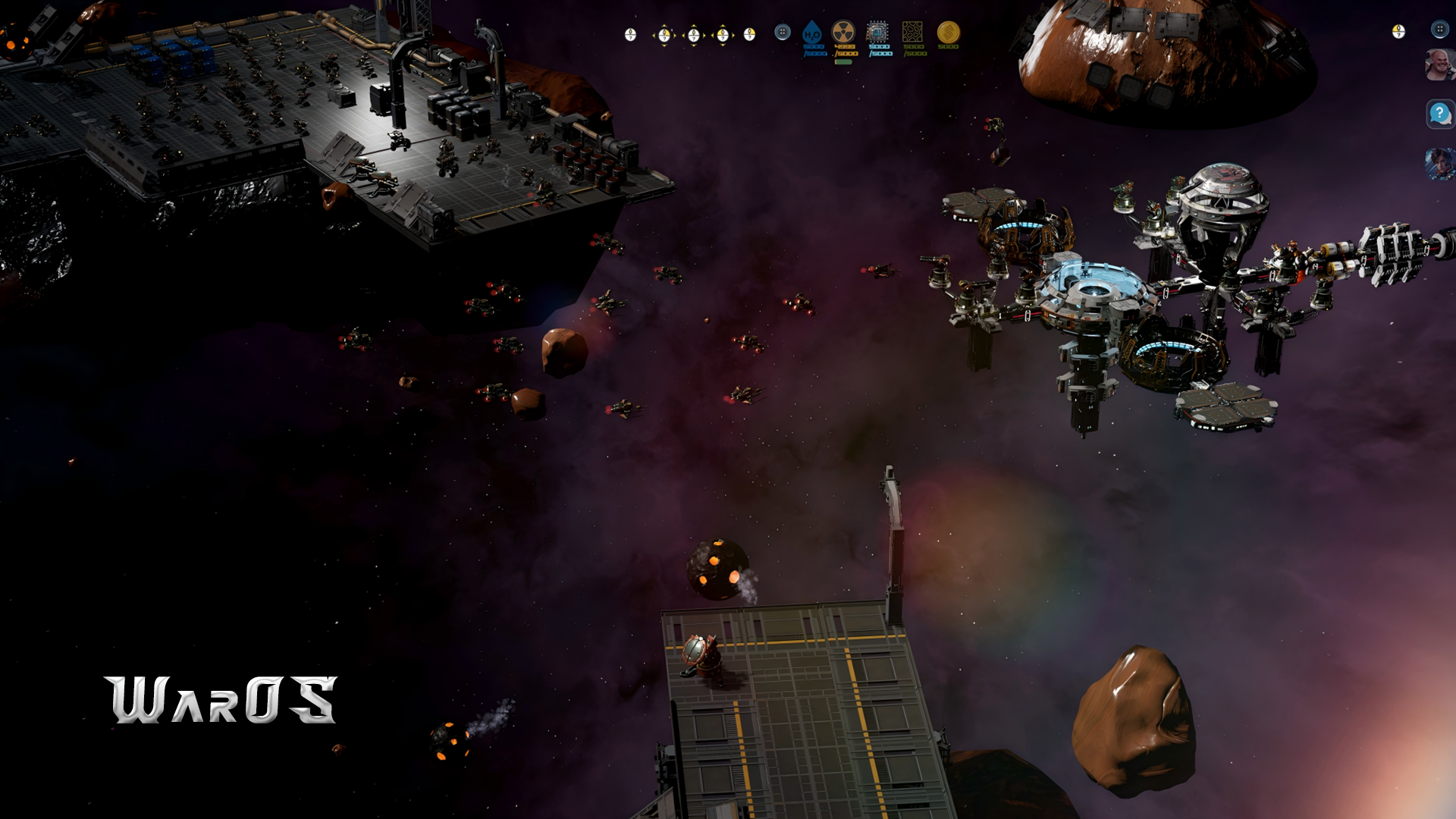The image size is (1456, 819).
Task: Click the leftmost unit status circle in top bar
Action: coord(630,34)
